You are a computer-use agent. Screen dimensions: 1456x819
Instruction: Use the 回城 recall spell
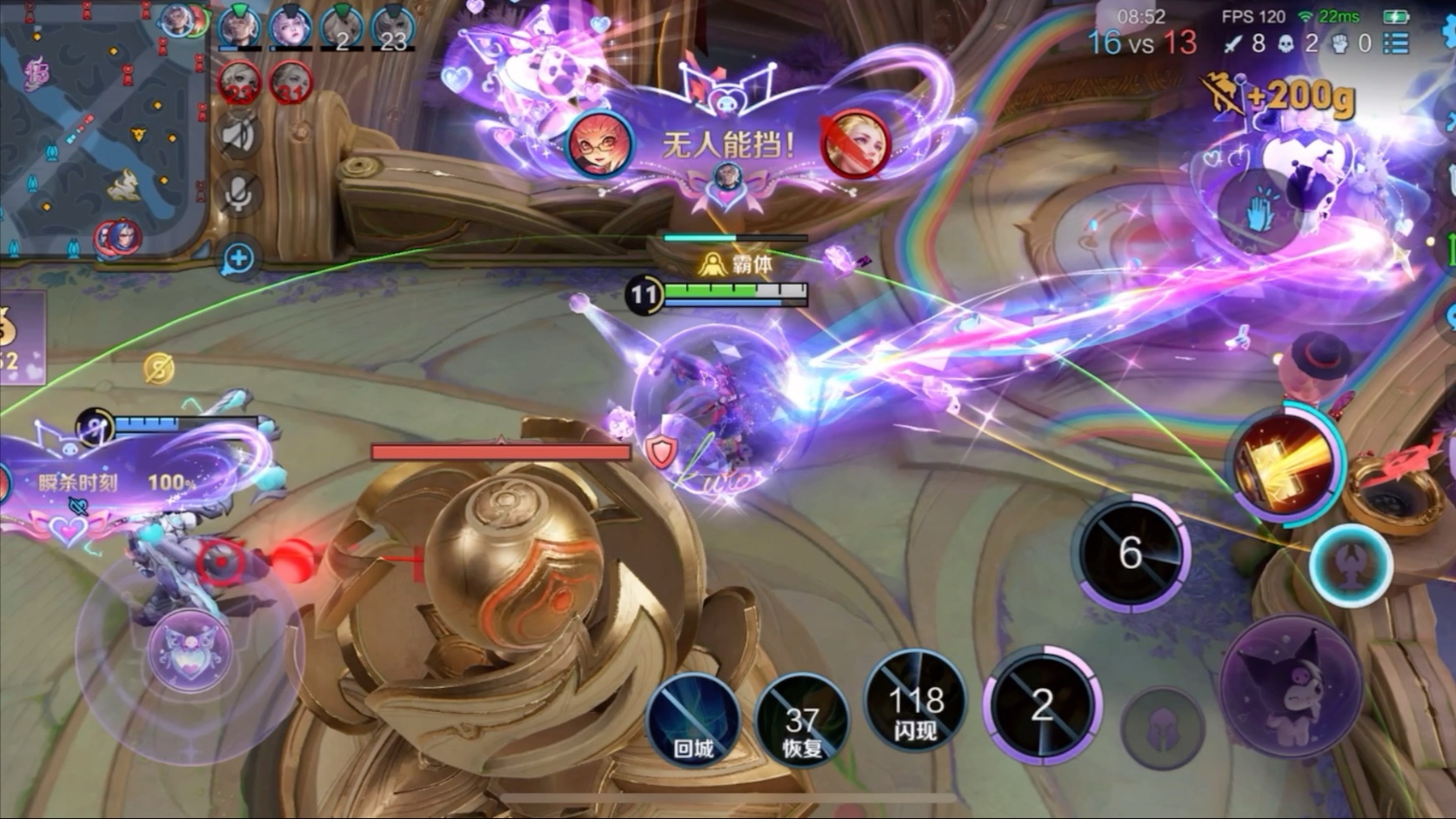pos(693,721)
